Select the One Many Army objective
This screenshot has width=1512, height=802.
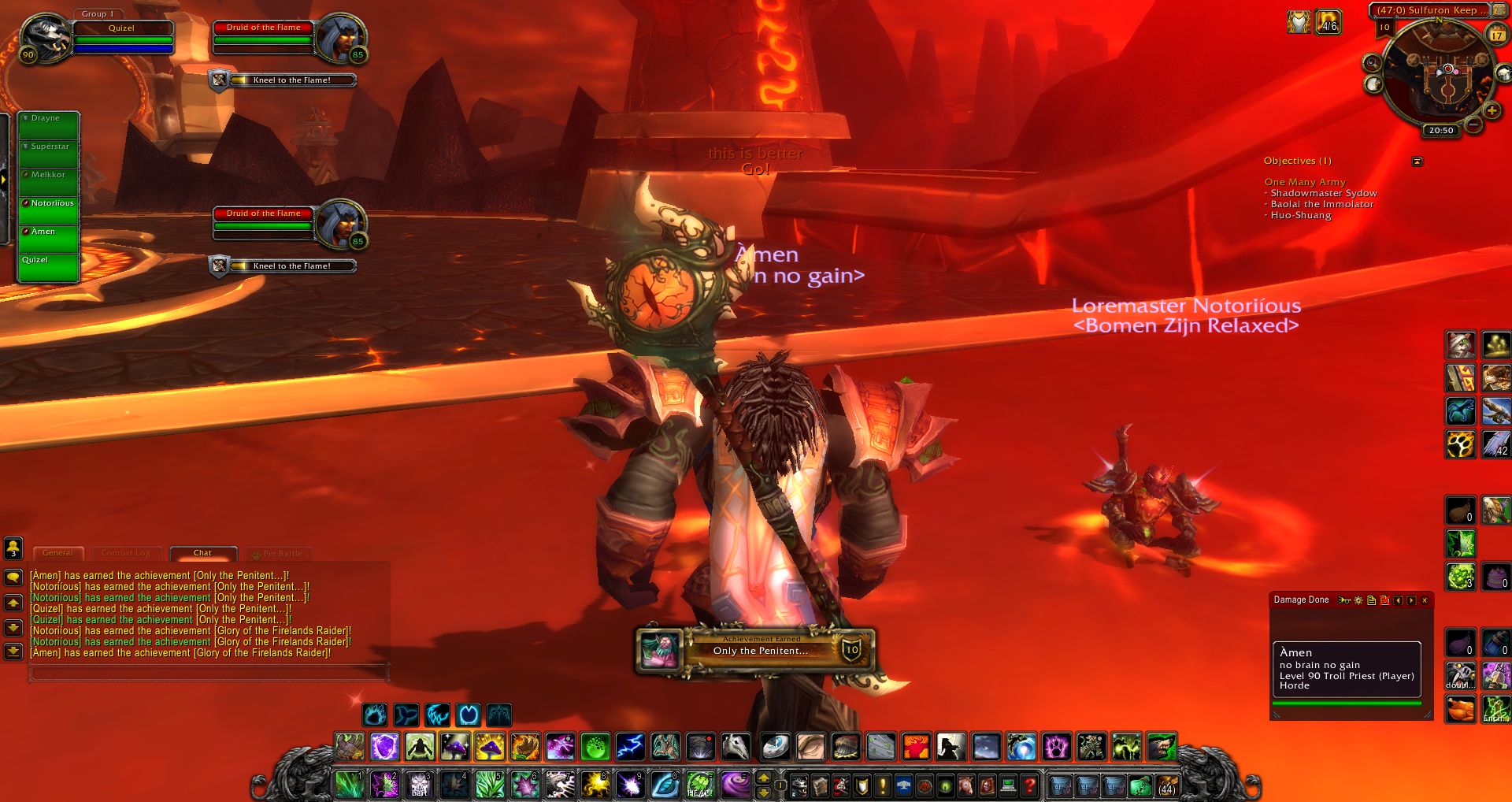(1305, 182)
